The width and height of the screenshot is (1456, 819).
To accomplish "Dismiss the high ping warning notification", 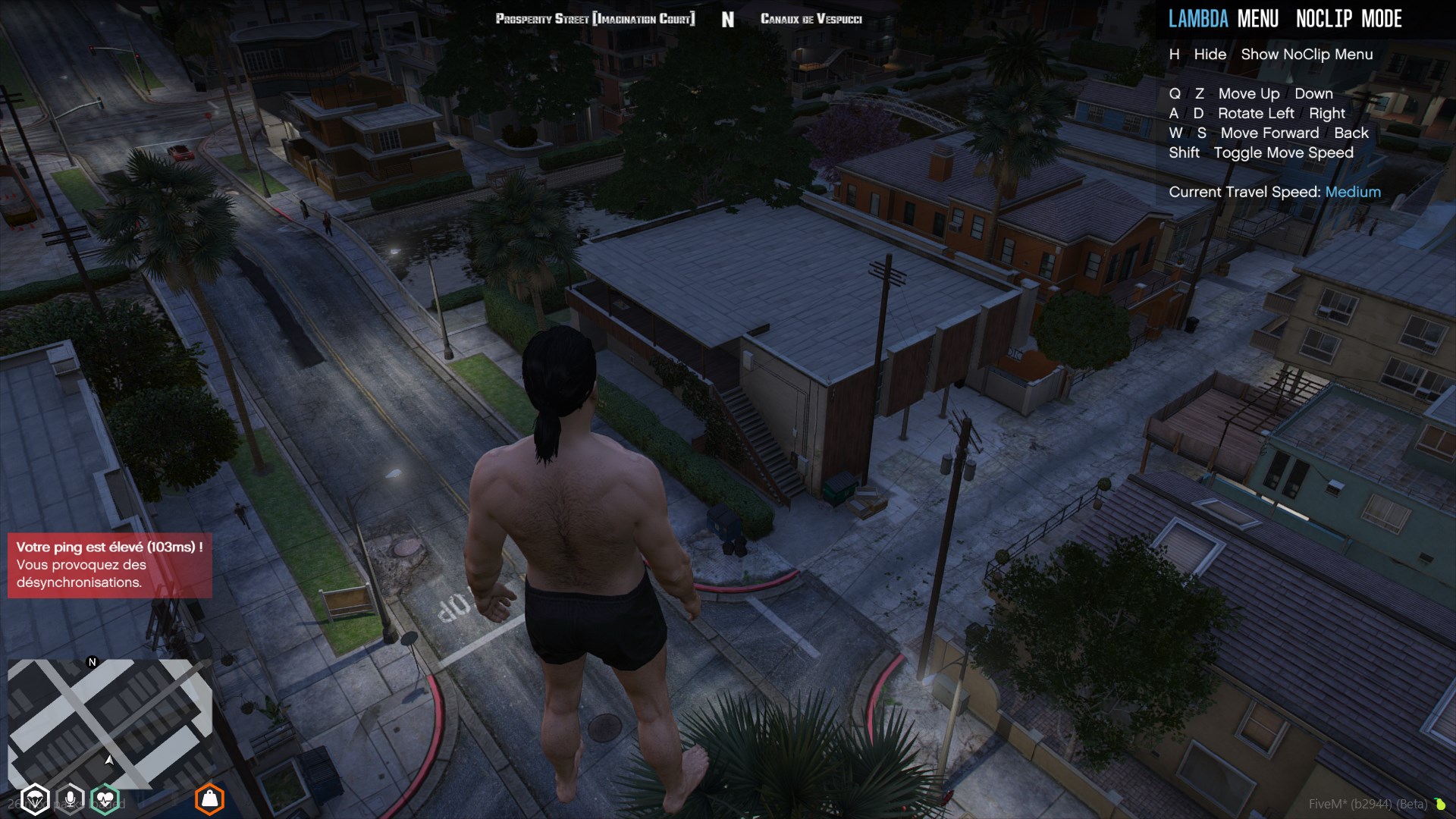I will point(110,565).
